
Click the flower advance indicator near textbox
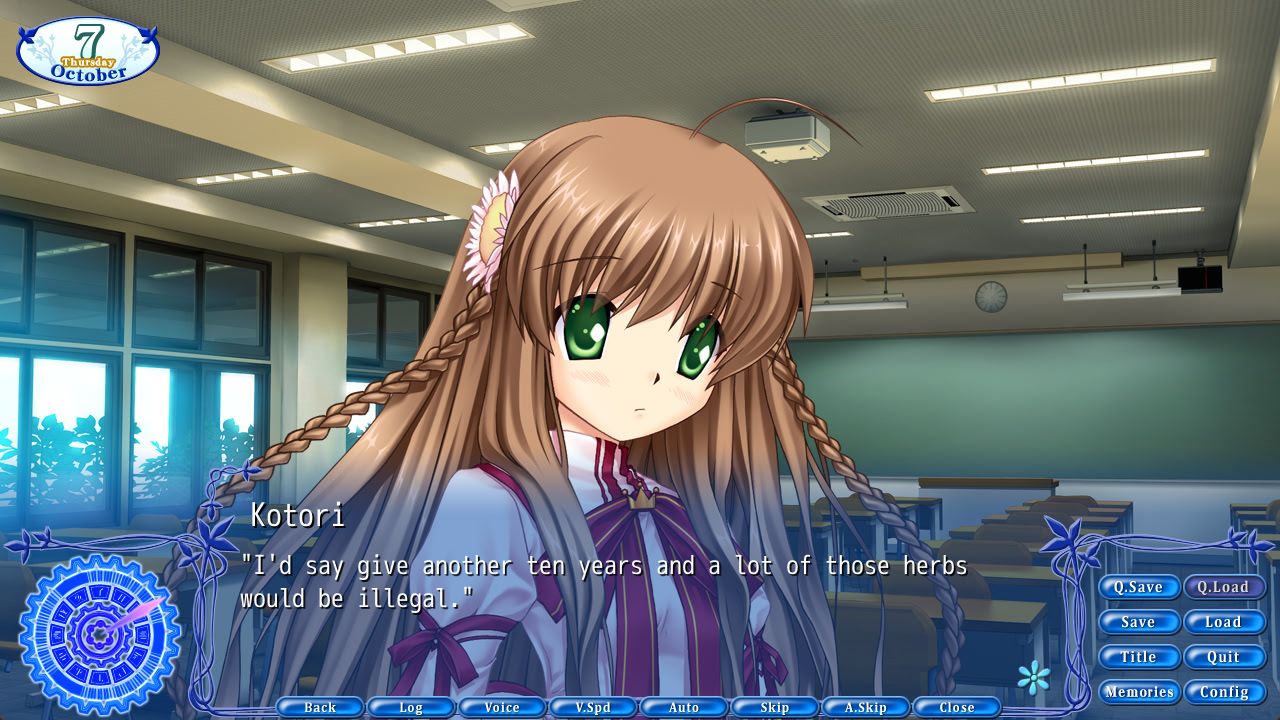coord(1036,678)
